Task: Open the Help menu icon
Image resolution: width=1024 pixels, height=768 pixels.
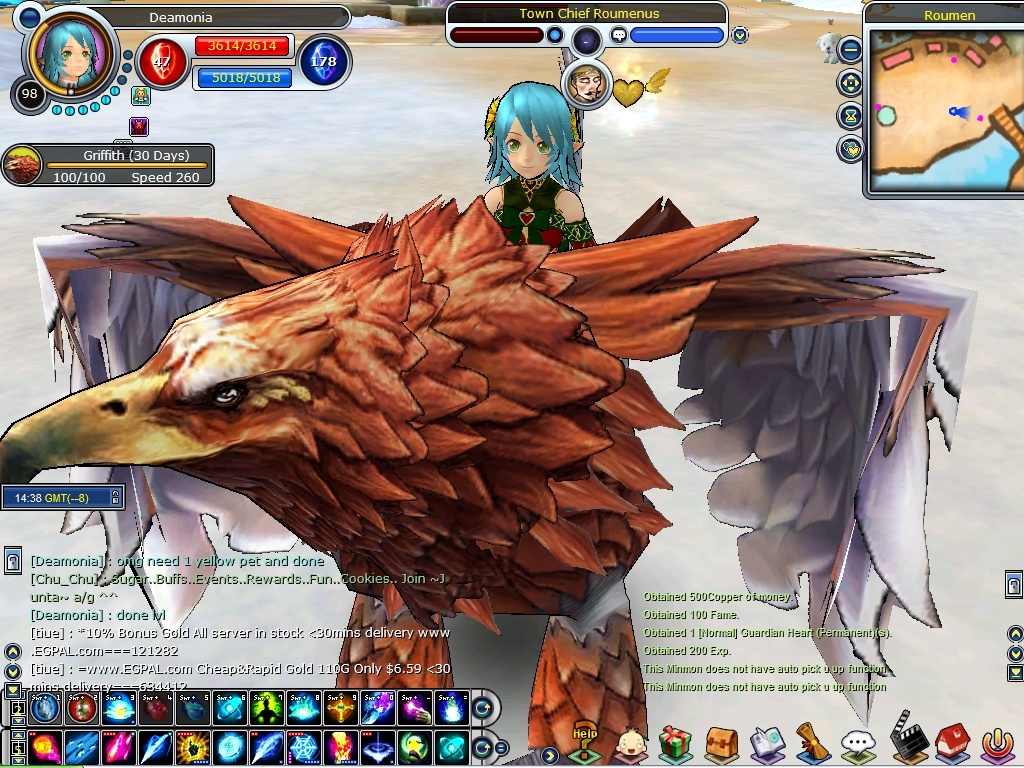Action: [585, 744]
